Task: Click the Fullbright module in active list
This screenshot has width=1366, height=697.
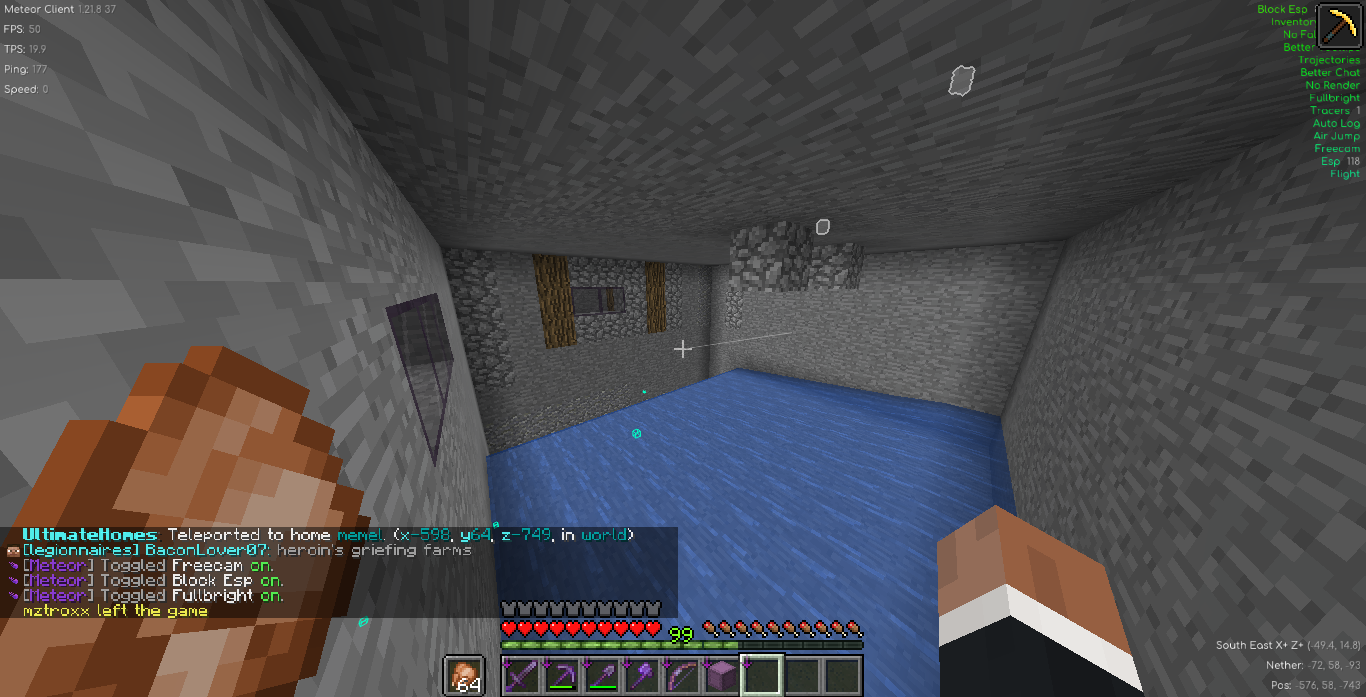Action: point(1334,98)
